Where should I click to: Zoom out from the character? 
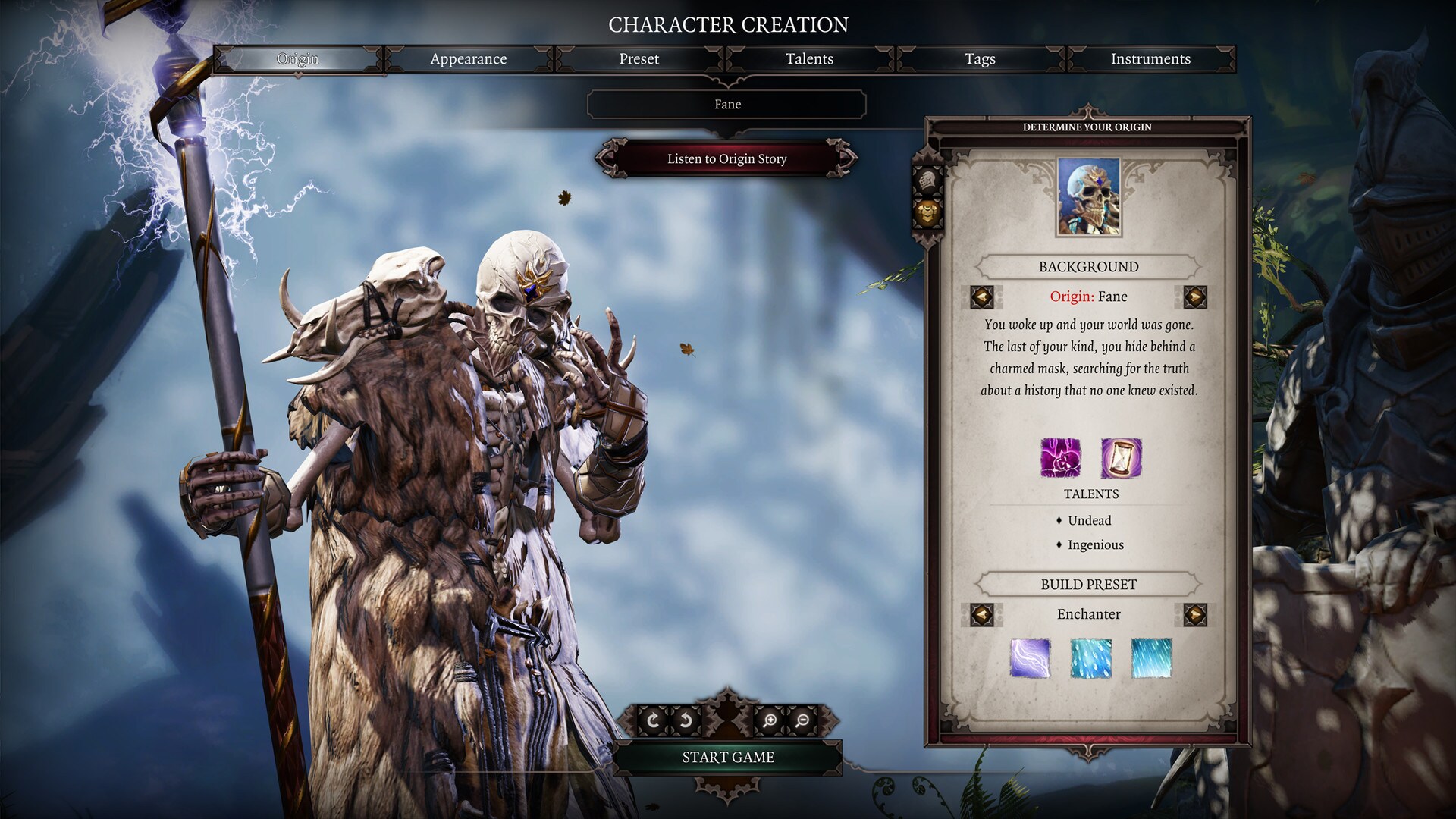802,720
